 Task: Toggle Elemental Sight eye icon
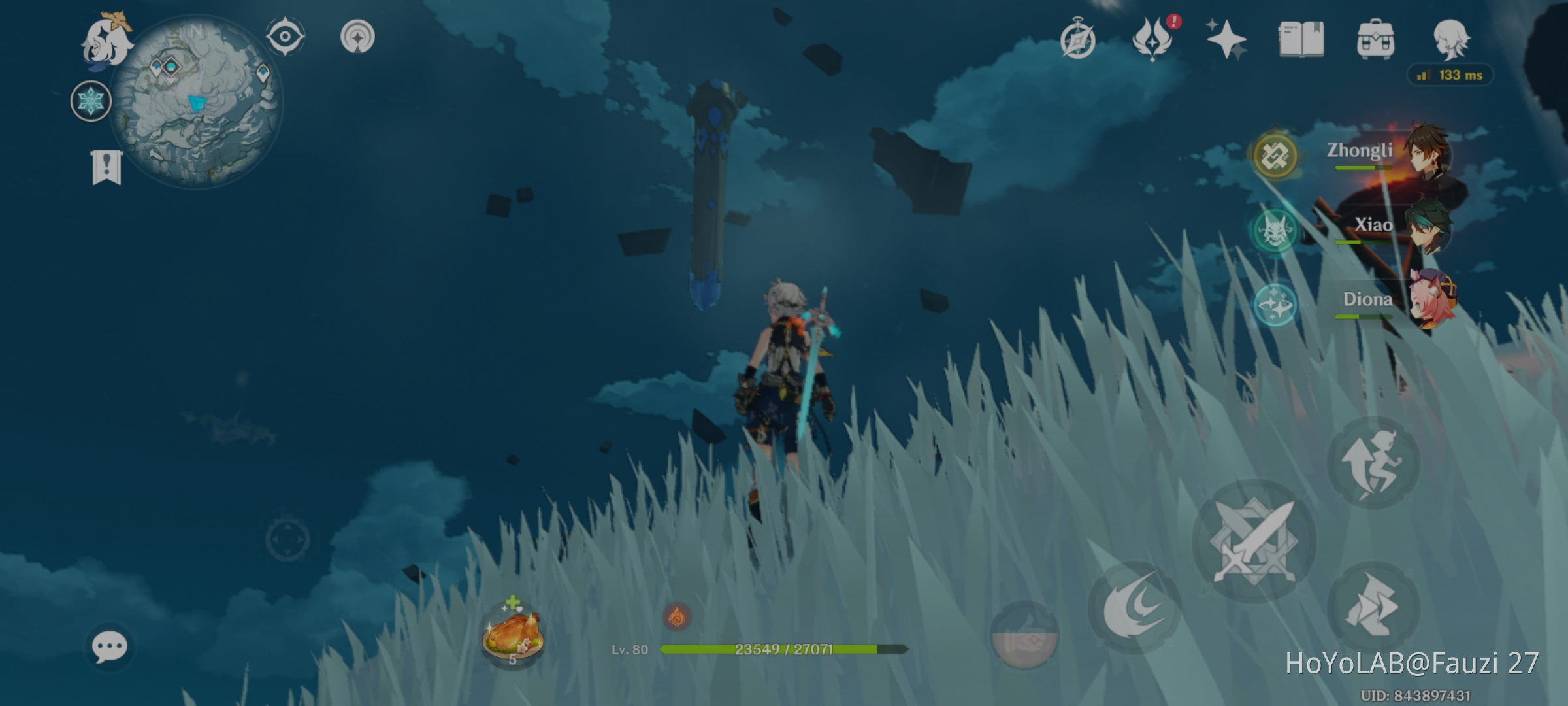point(284,37)
